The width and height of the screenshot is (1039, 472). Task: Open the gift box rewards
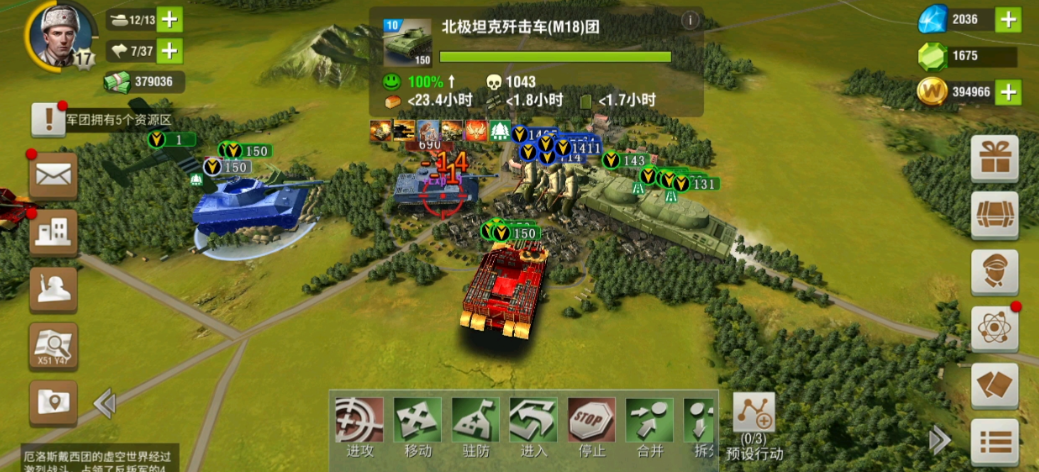point(994,158)
